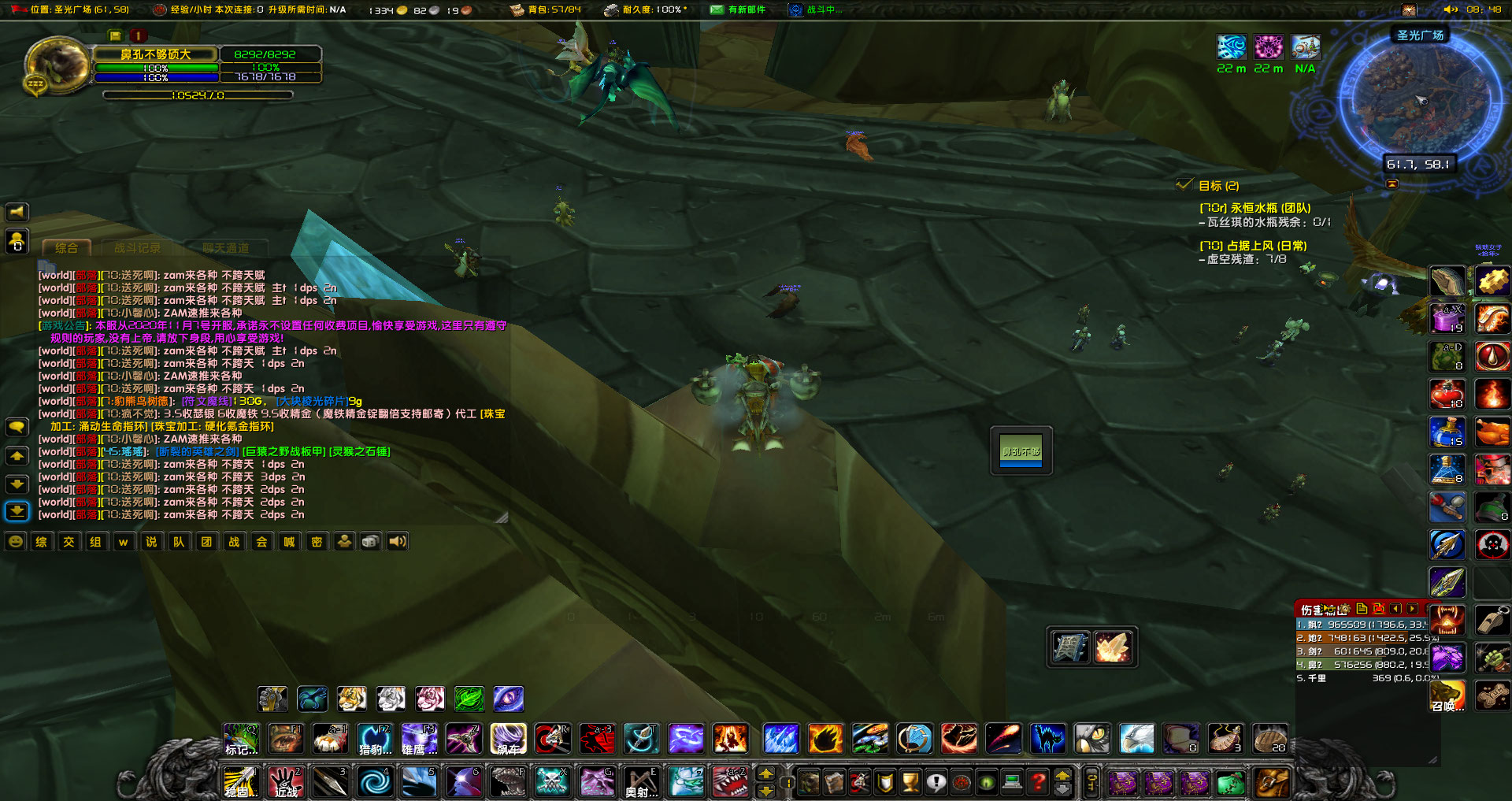This screenshot has width=1512, height=801.
Task: Open new mail via the 有新邮件 envelope icon
Action: pos(717,10)
